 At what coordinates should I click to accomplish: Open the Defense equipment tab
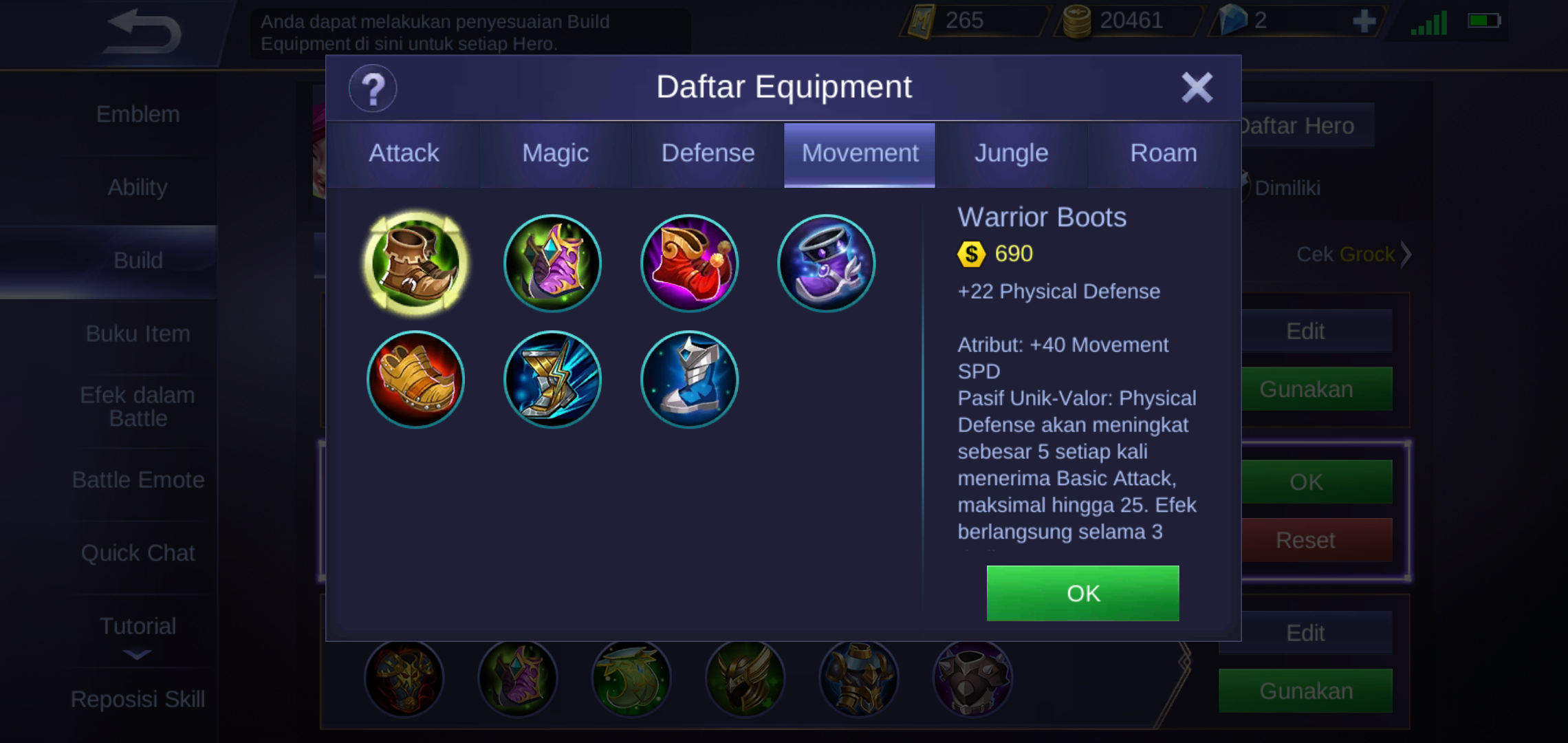[708, 153]
